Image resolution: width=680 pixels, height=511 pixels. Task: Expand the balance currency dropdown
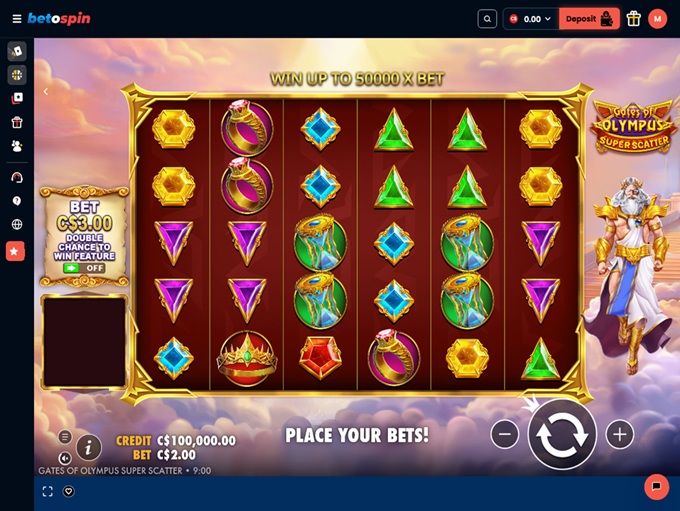pos(530,18)
